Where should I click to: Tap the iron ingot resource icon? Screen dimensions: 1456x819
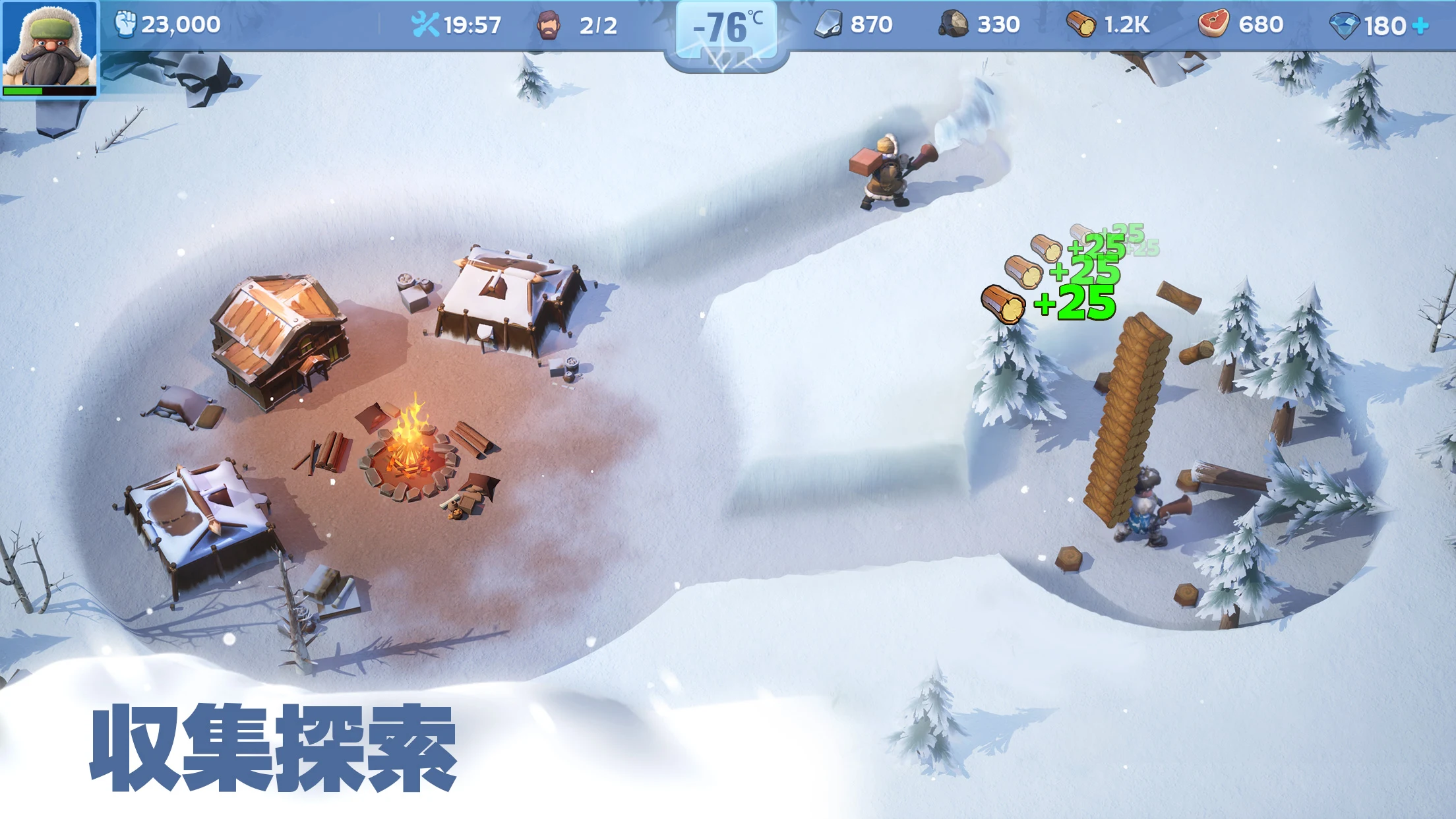pyautogui.click(x=828, y=25)
